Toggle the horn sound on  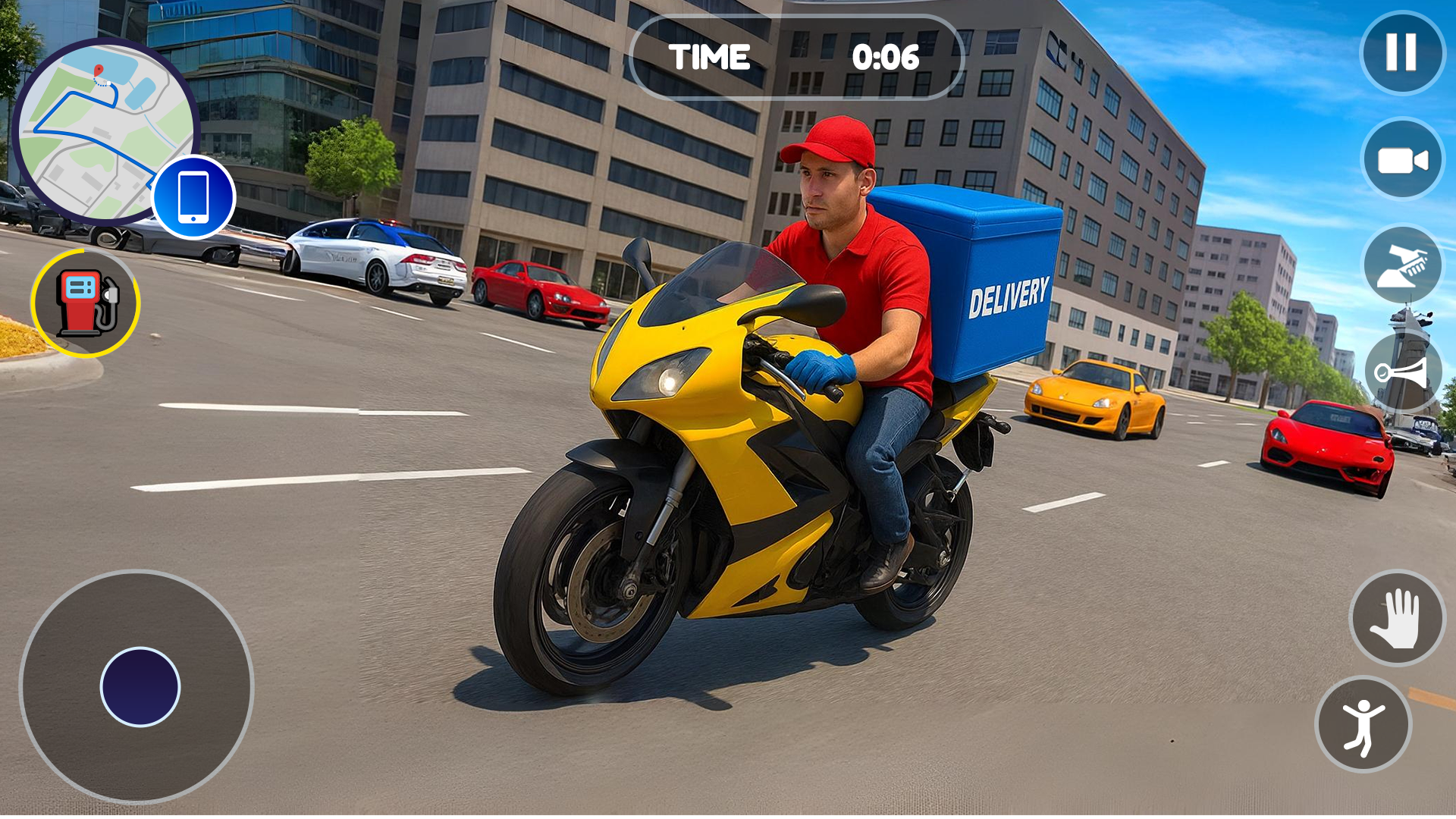[x=1401, y=372]
